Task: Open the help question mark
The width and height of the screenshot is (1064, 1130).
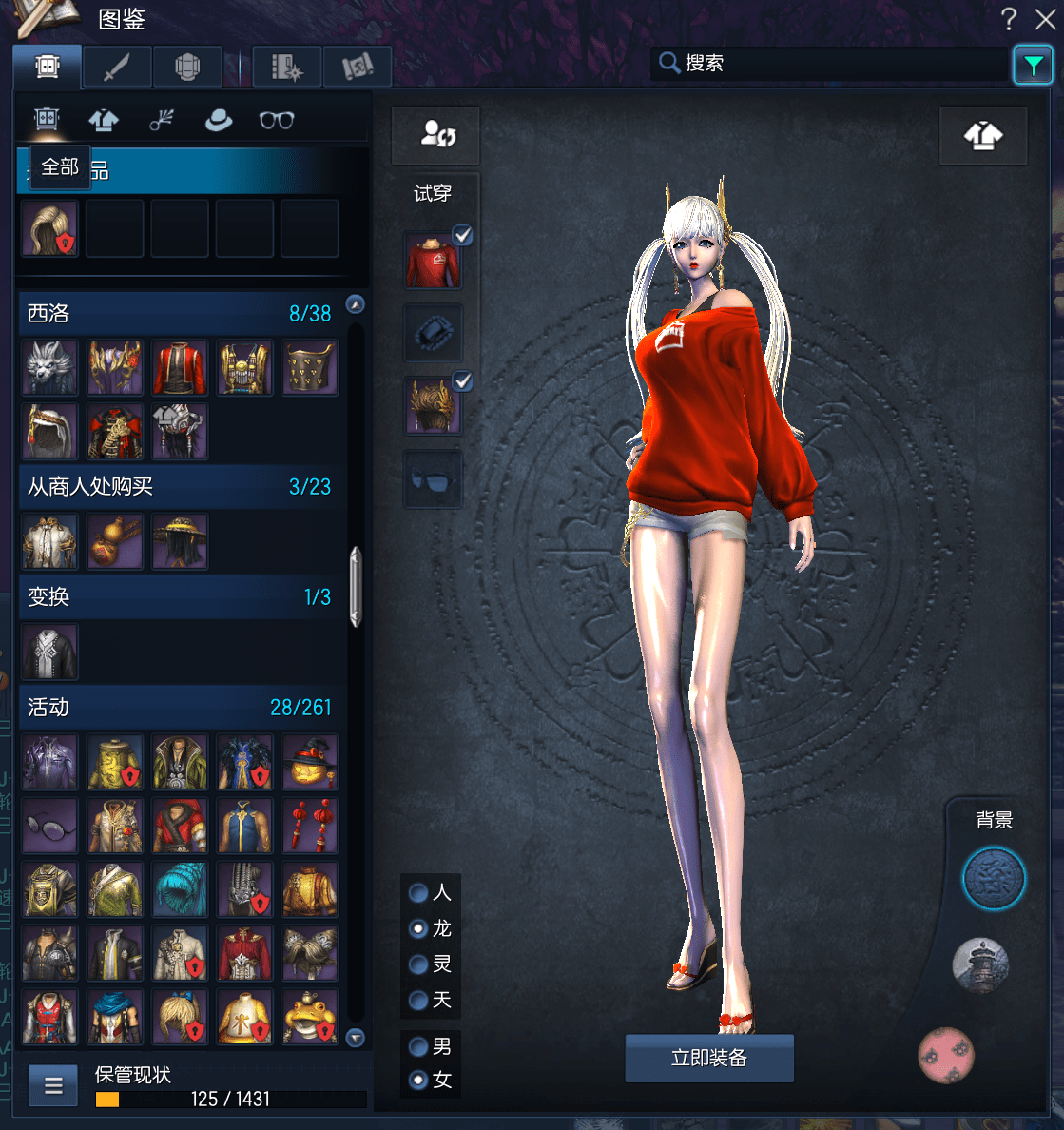Action: [x=1009, y=19]
